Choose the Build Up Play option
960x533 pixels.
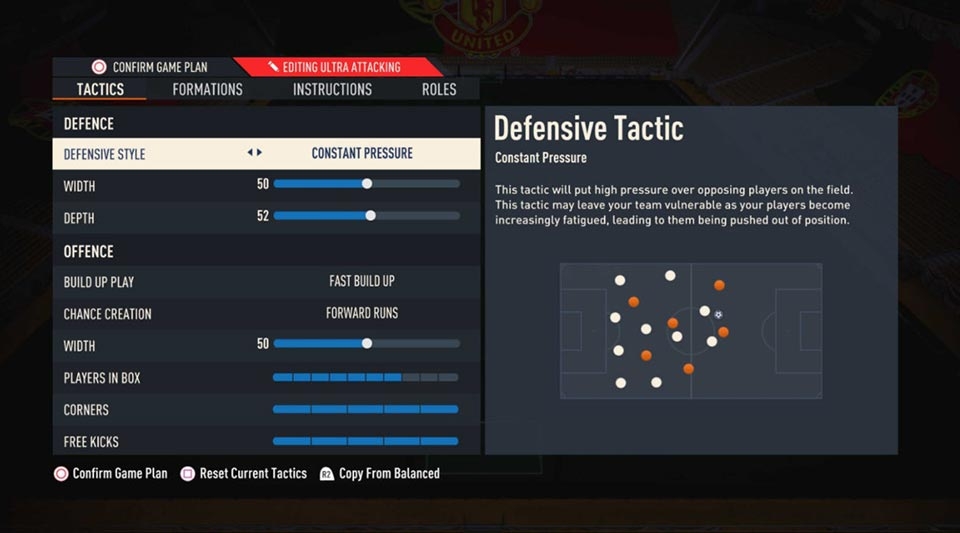tap(361, 281)
